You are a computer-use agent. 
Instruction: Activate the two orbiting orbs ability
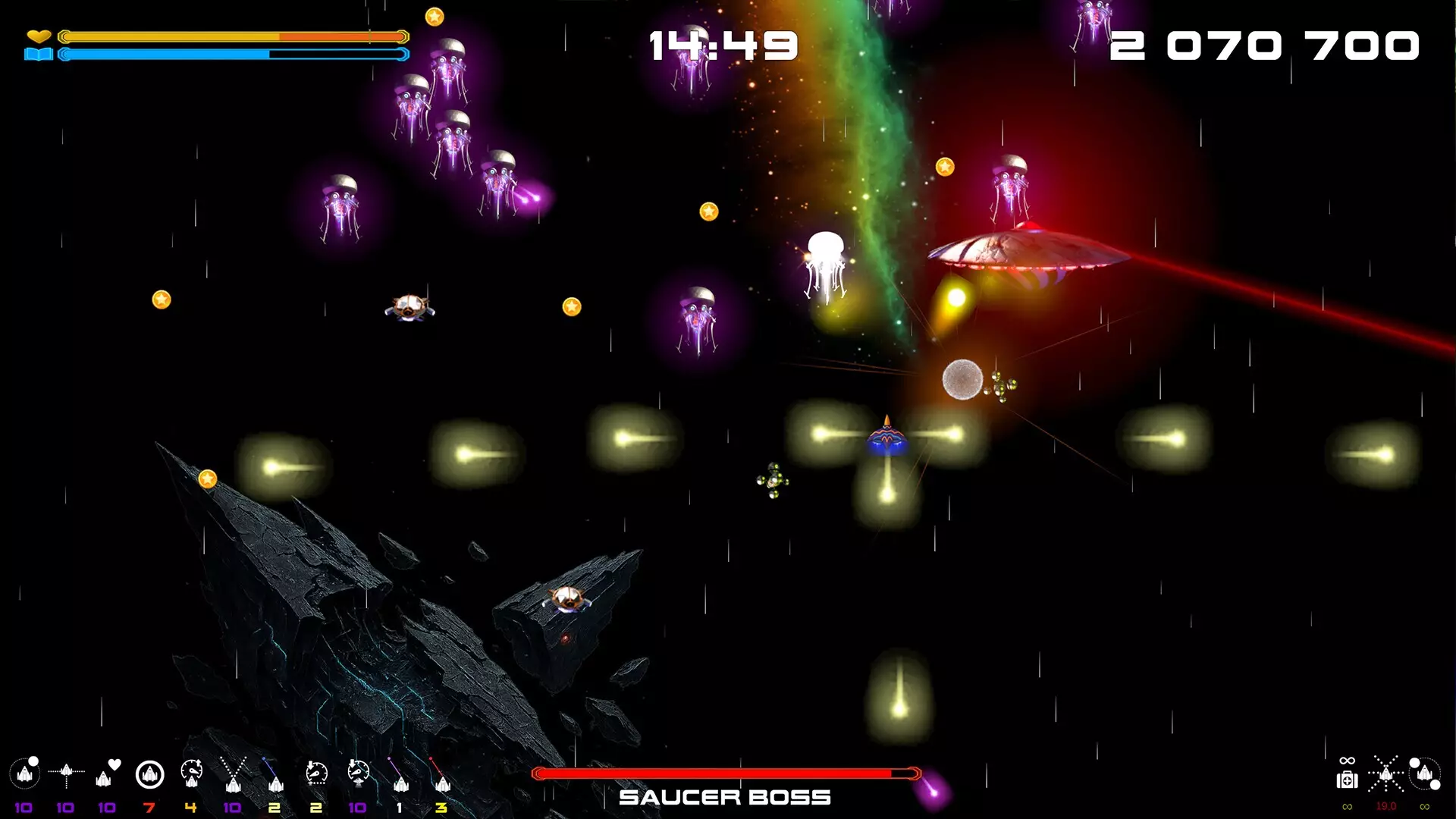pyautogui.click(x=1425, y=773)
